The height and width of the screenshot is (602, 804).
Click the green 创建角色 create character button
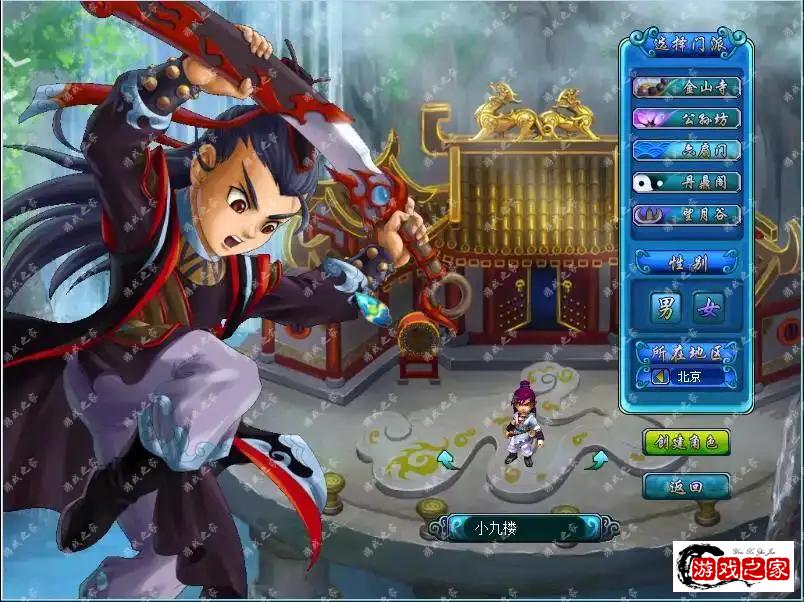pyautogui.click(x=686, y=442)
